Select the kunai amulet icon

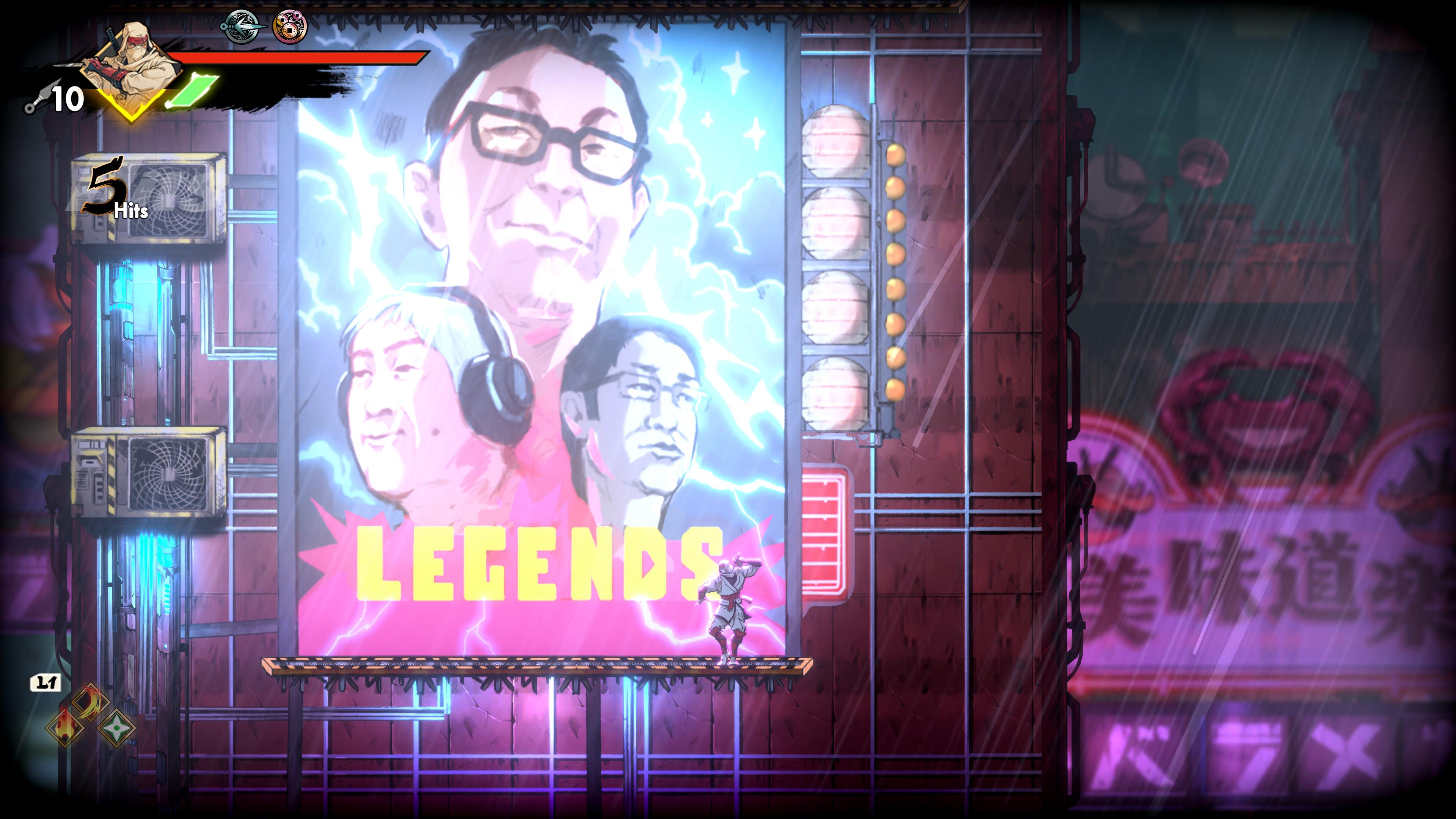coord(242,26)
